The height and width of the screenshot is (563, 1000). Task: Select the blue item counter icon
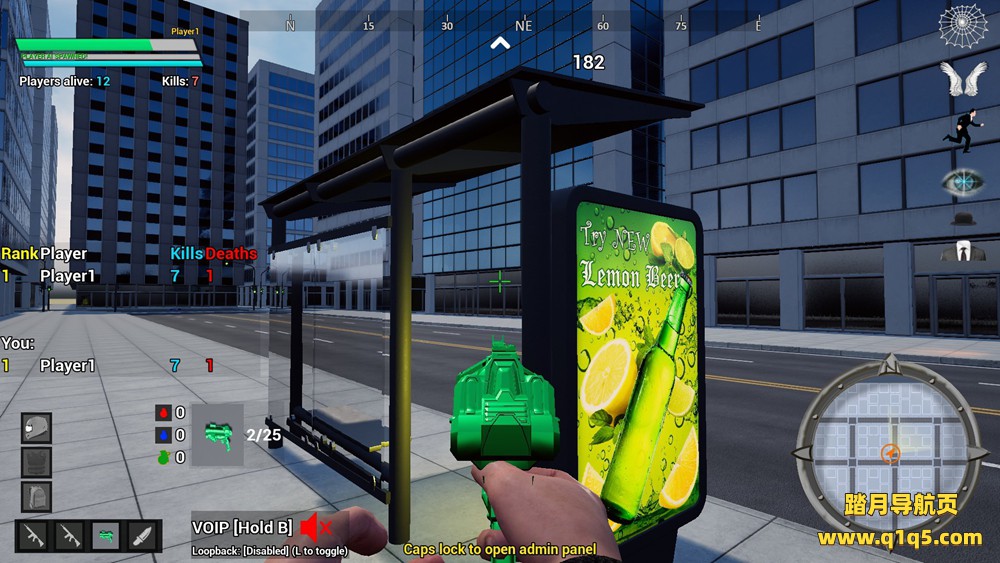(x=164, y=435)
